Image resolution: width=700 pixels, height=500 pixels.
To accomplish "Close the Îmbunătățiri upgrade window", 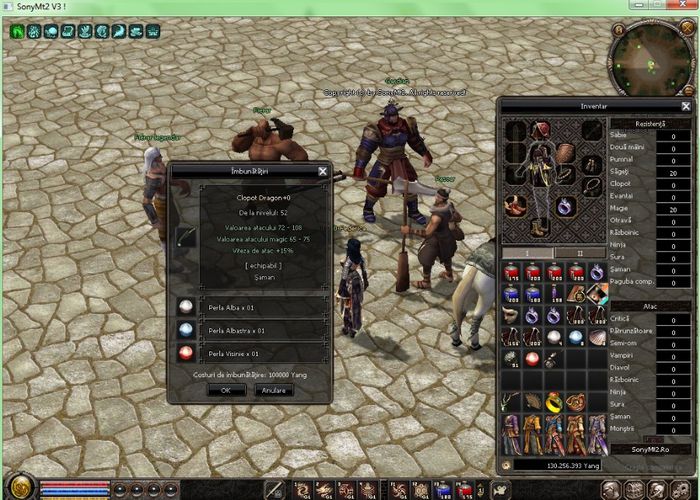I will pyautogui.click(x=322, y=171).
